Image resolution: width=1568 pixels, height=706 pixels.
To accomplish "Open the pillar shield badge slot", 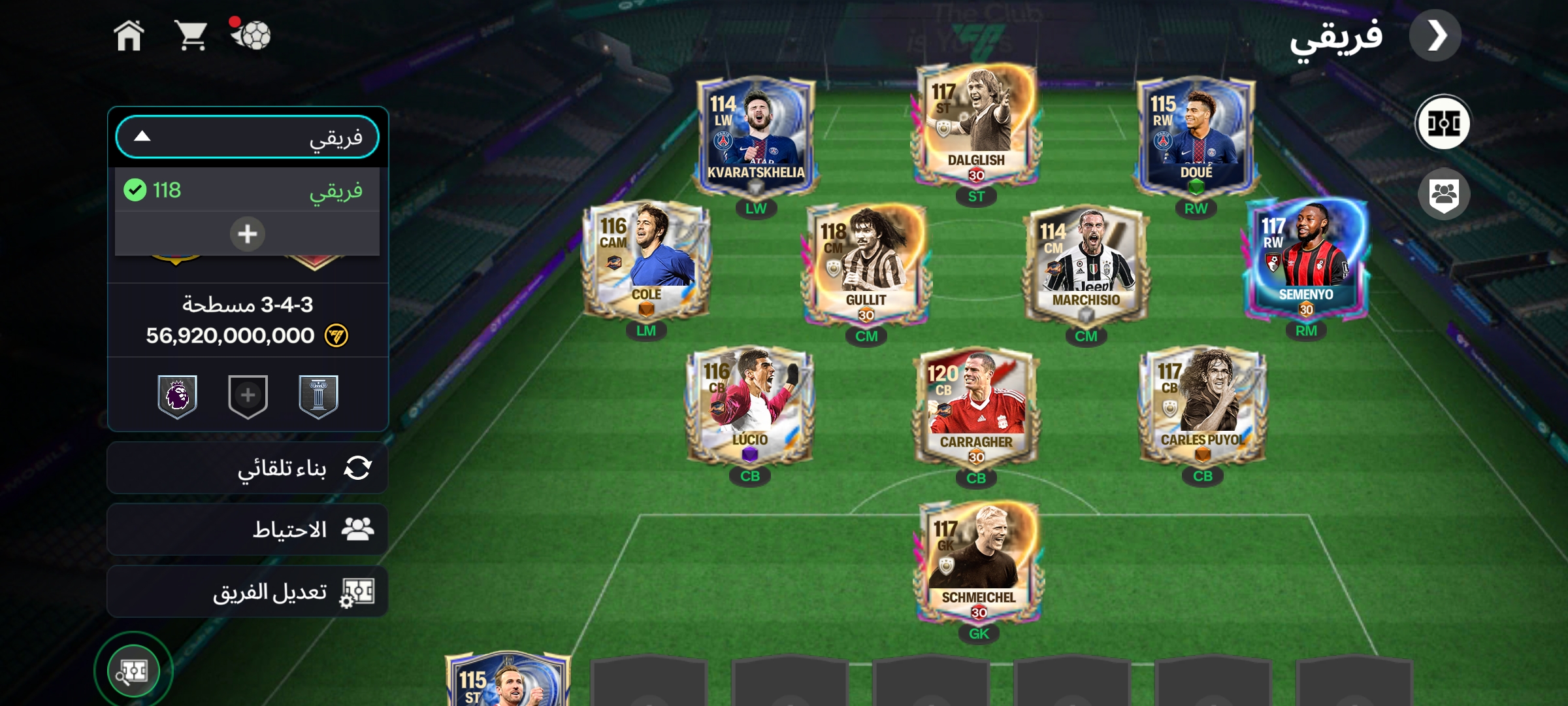I will point(318,396).
